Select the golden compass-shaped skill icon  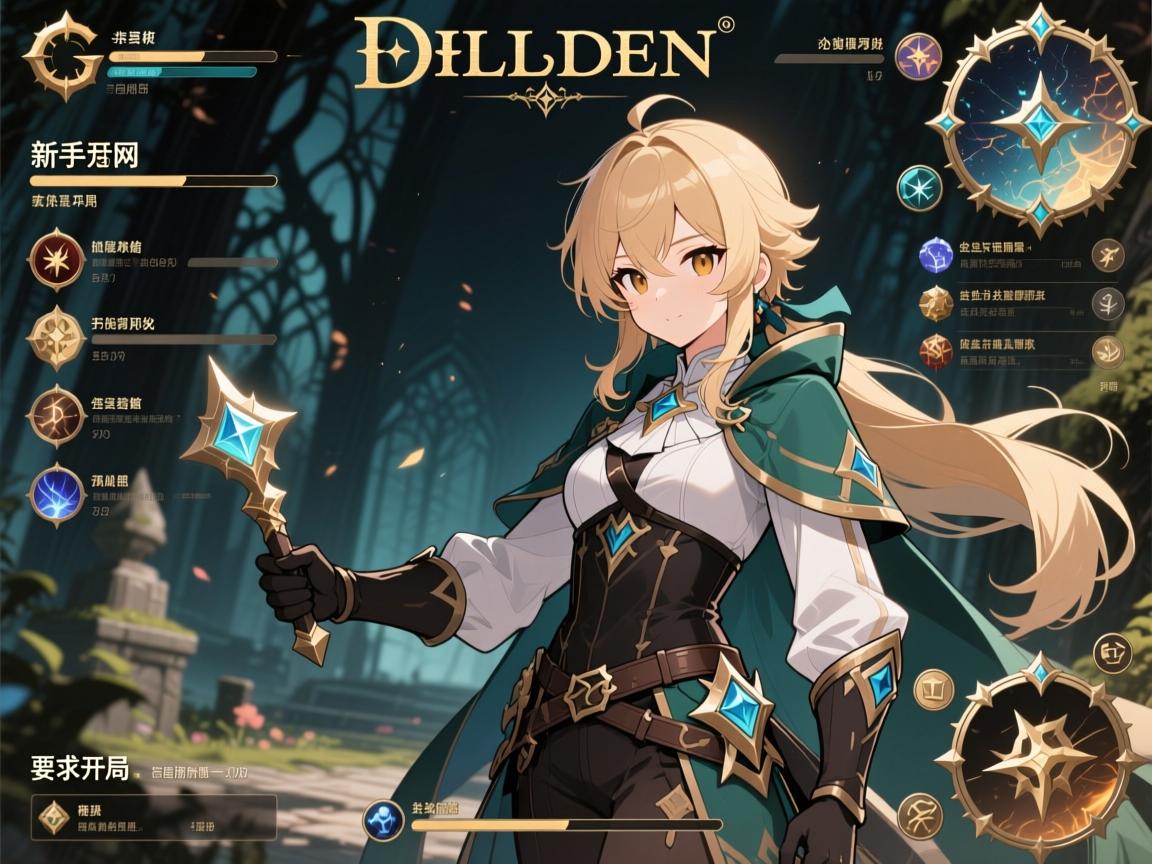(x=57, y=336)
